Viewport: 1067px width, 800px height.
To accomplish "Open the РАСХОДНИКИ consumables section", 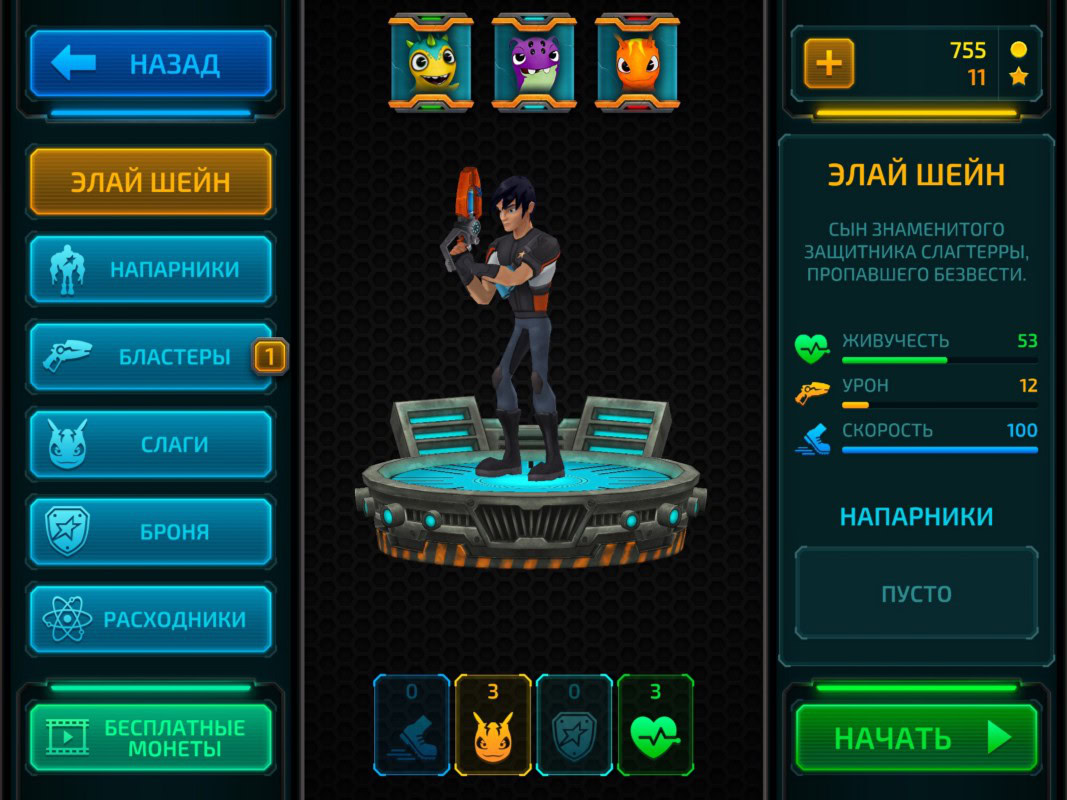I will (x=150, y=619).
